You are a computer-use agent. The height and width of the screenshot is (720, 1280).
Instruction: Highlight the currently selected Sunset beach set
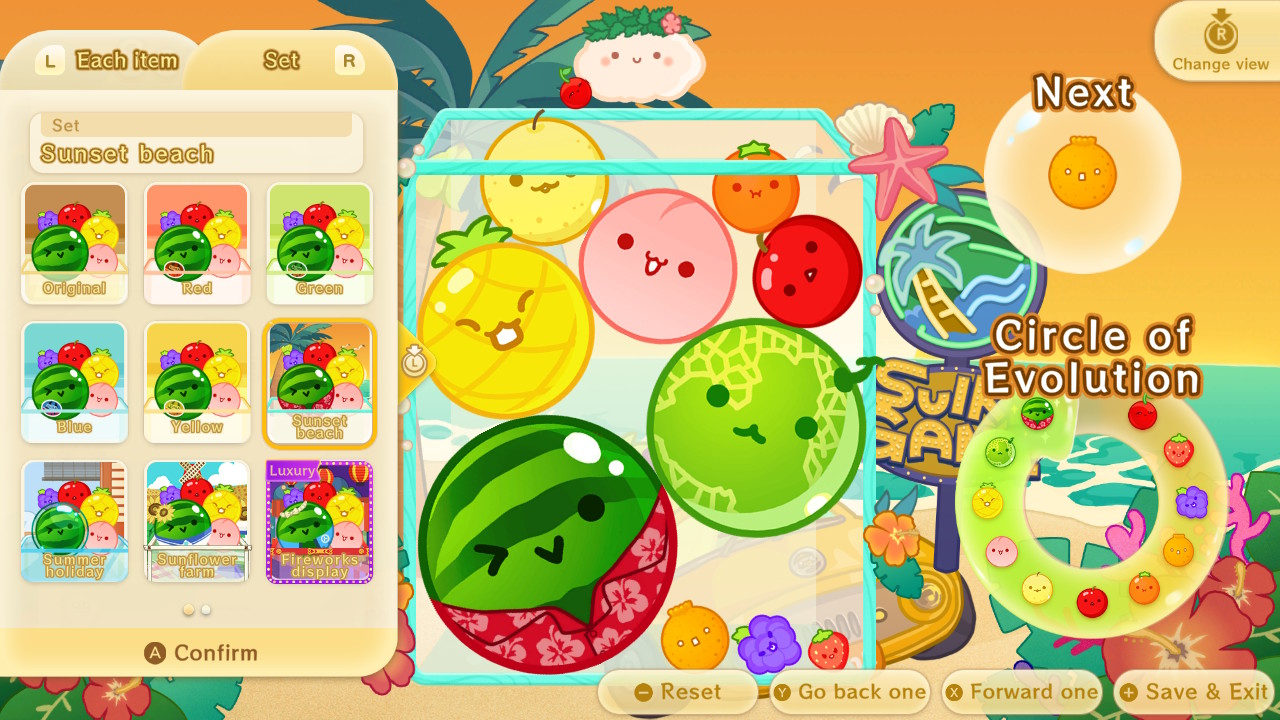pyautogui.click(x=319, y=380)
